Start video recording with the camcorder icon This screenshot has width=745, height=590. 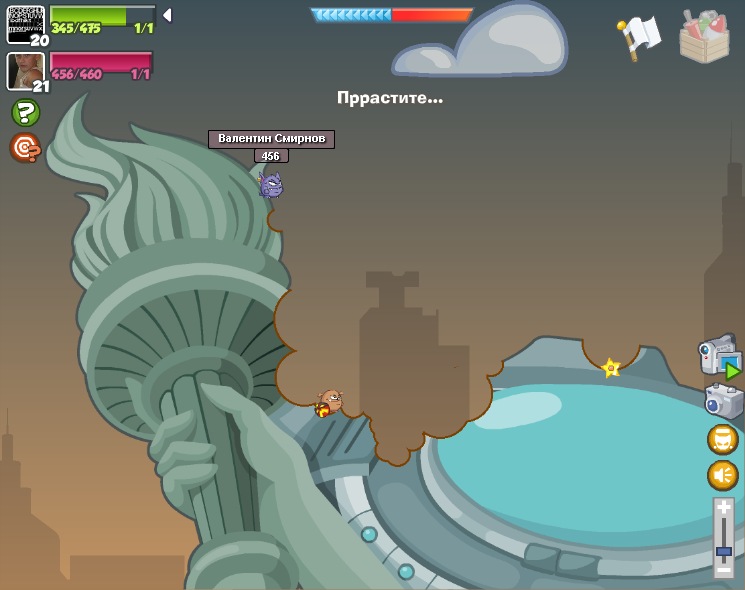(x=719, y=357)
